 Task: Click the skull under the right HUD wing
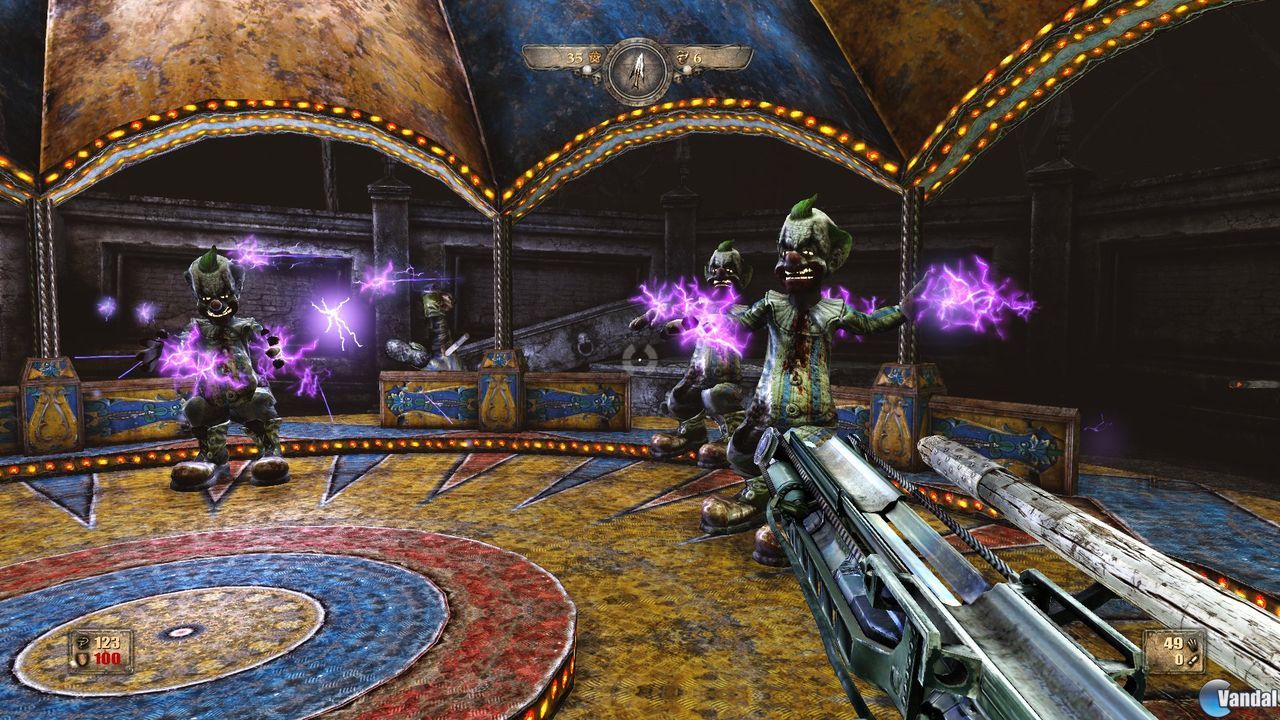[x=678, y=78]
